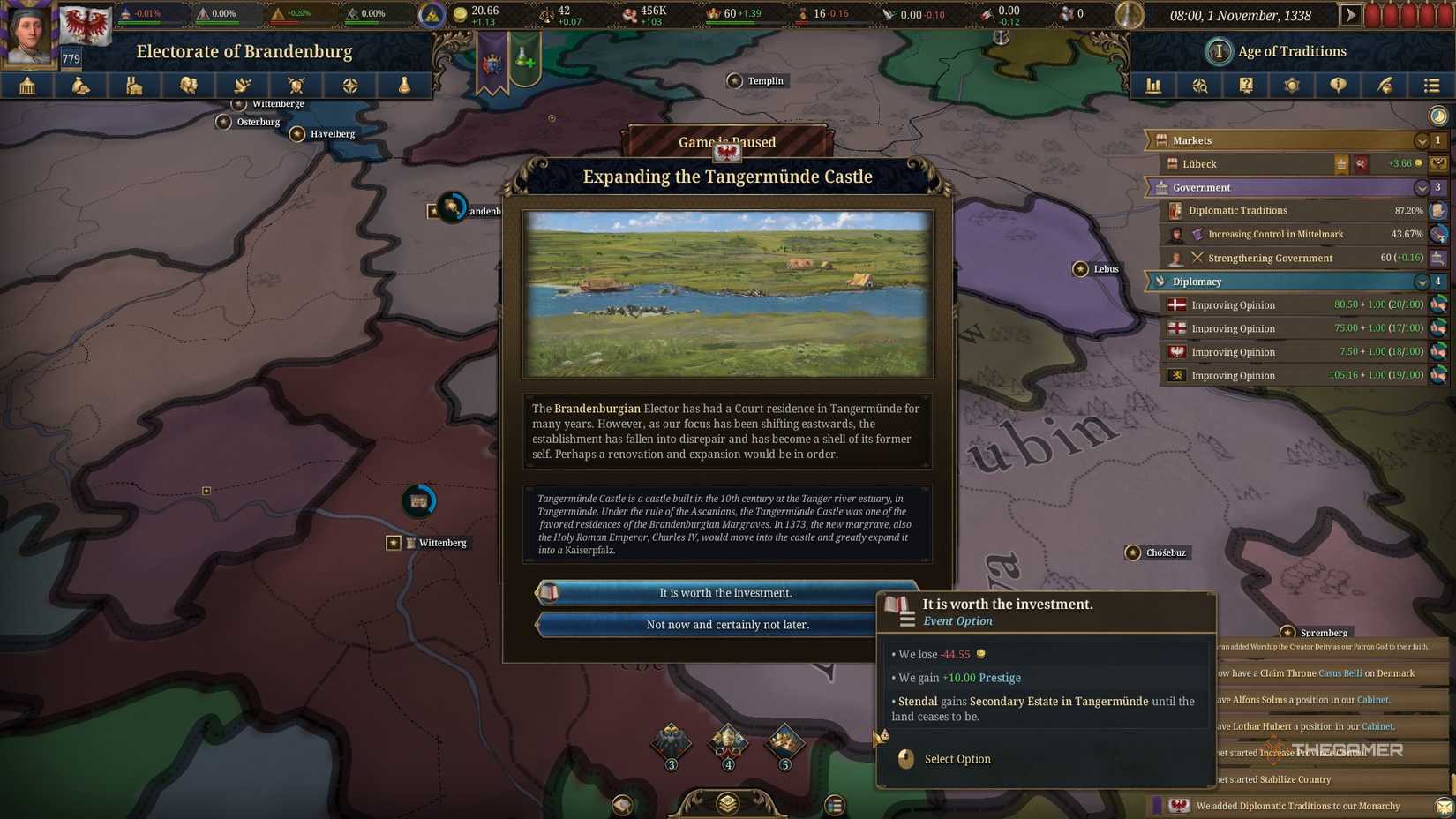Open the buildings panel (factory icon)
Viewport: 1456px width, 819px height.
134,86
